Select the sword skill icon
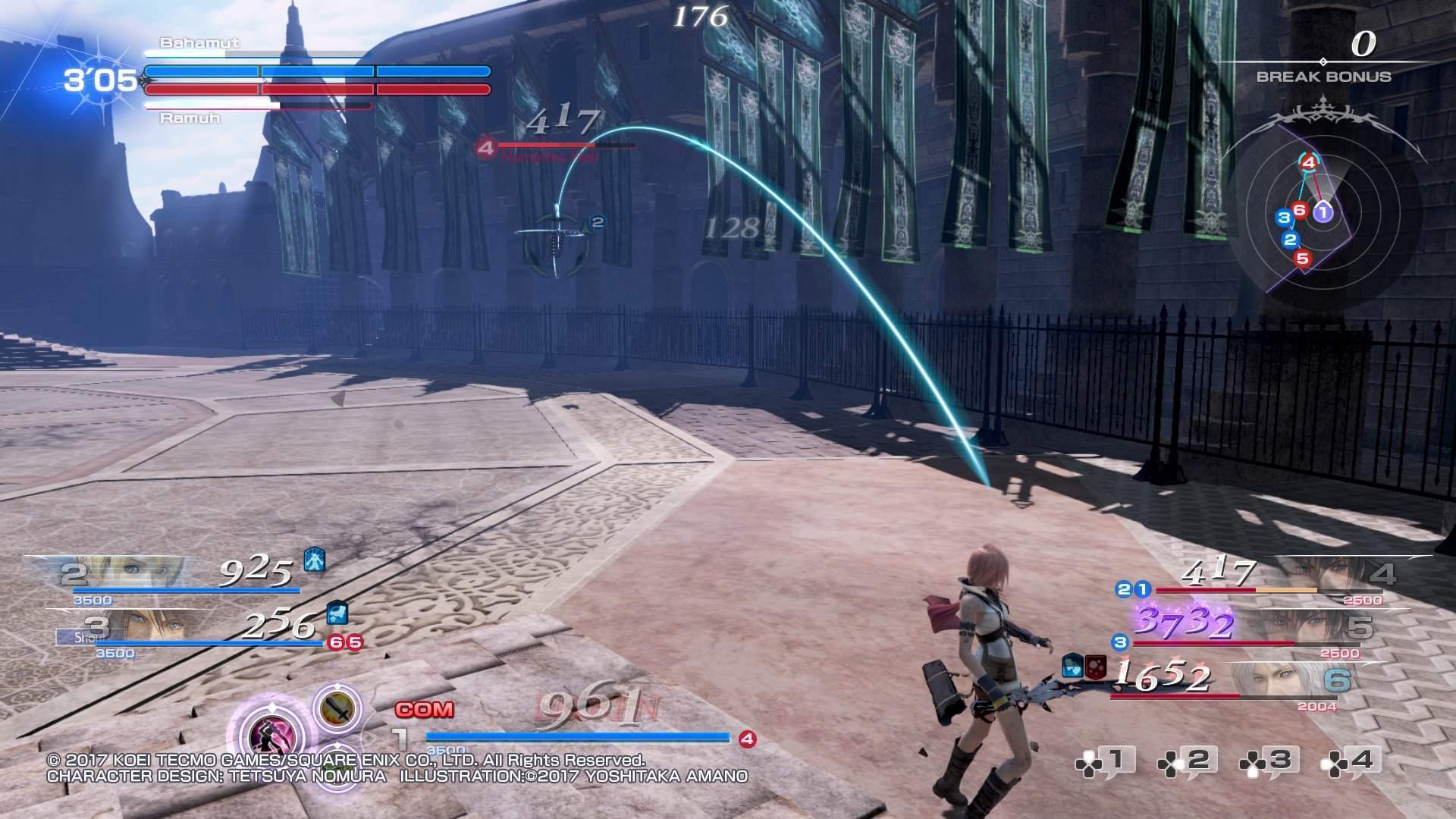 click(x=337, y=709)
